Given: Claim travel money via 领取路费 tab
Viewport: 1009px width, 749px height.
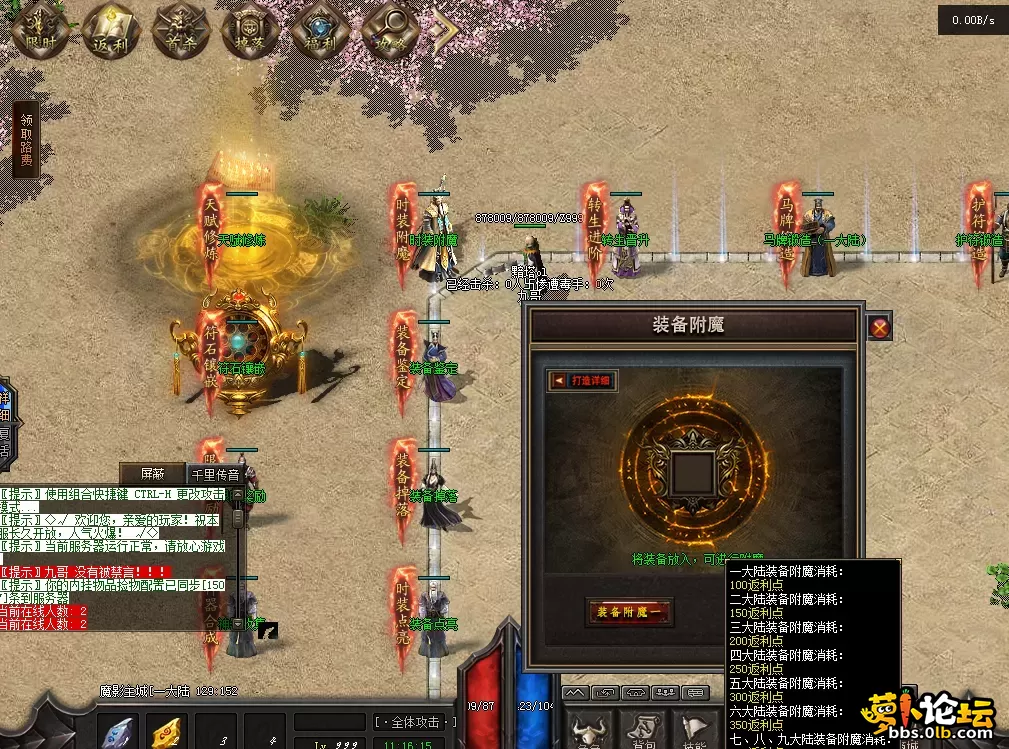Looking at the screenshot, I should pos(26,140).
